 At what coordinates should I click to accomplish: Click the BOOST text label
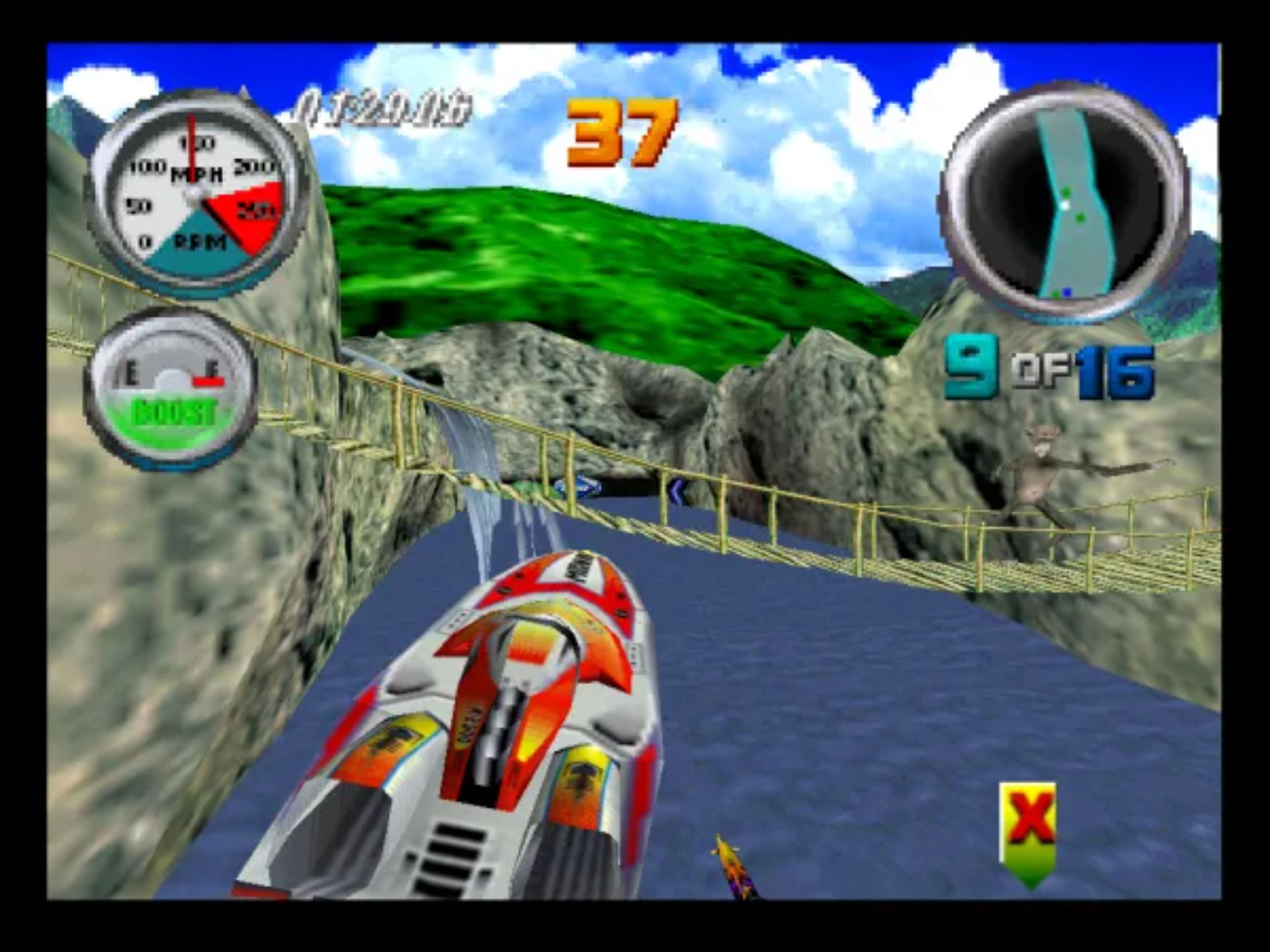coord(175,412)
